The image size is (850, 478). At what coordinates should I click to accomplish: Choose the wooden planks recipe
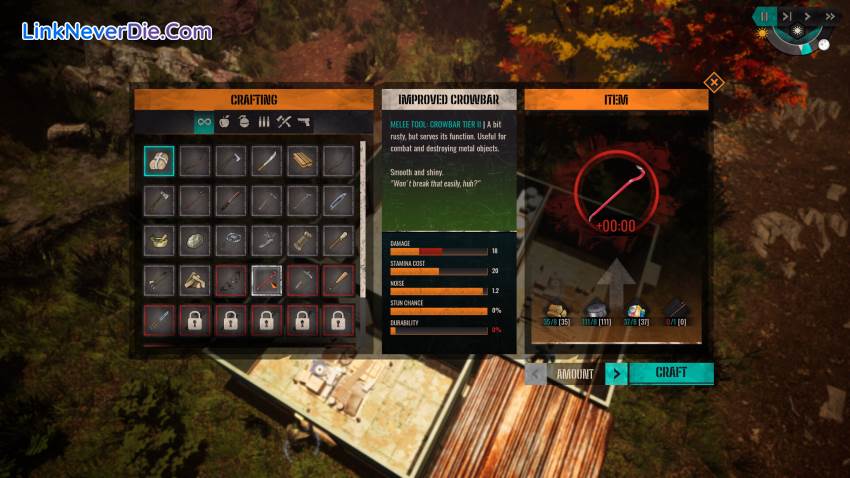[303, 161]
